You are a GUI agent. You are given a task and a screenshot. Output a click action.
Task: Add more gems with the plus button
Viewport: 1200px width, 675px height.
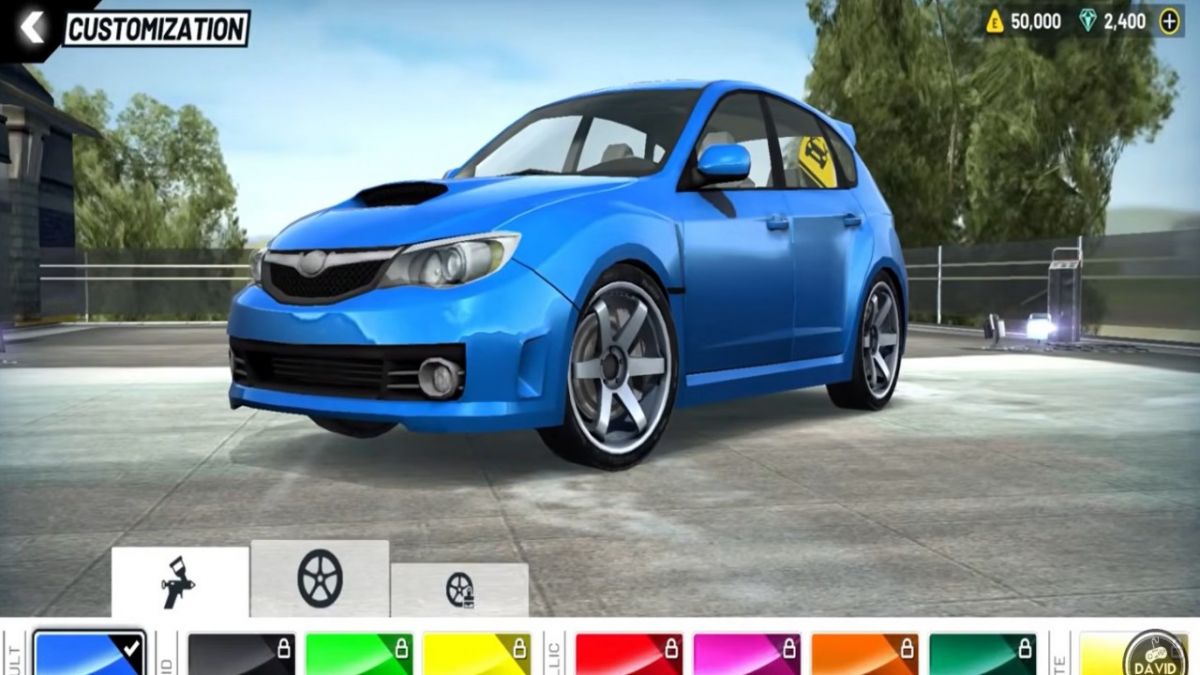[x=1168, y=22]
